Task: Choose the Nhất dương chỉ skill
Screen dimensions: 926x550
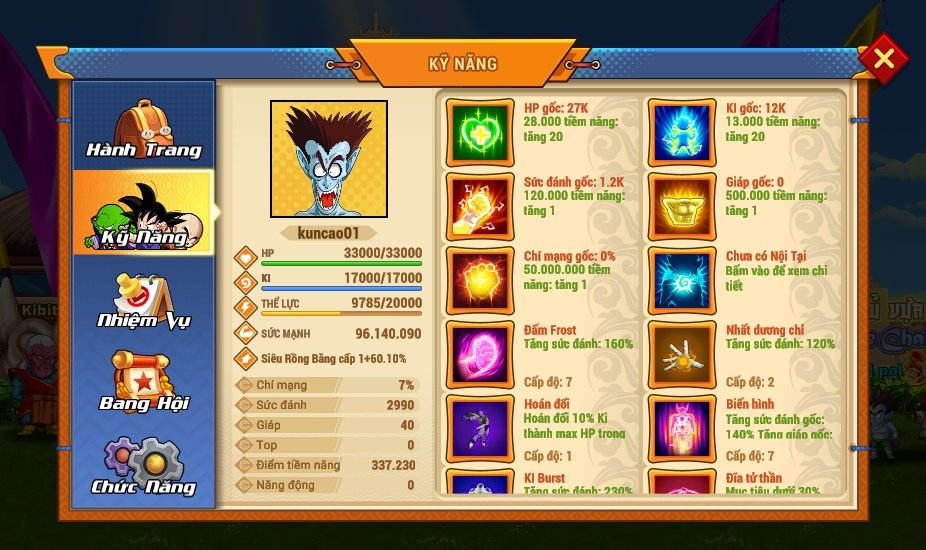Action: click(x=681, y=351)
